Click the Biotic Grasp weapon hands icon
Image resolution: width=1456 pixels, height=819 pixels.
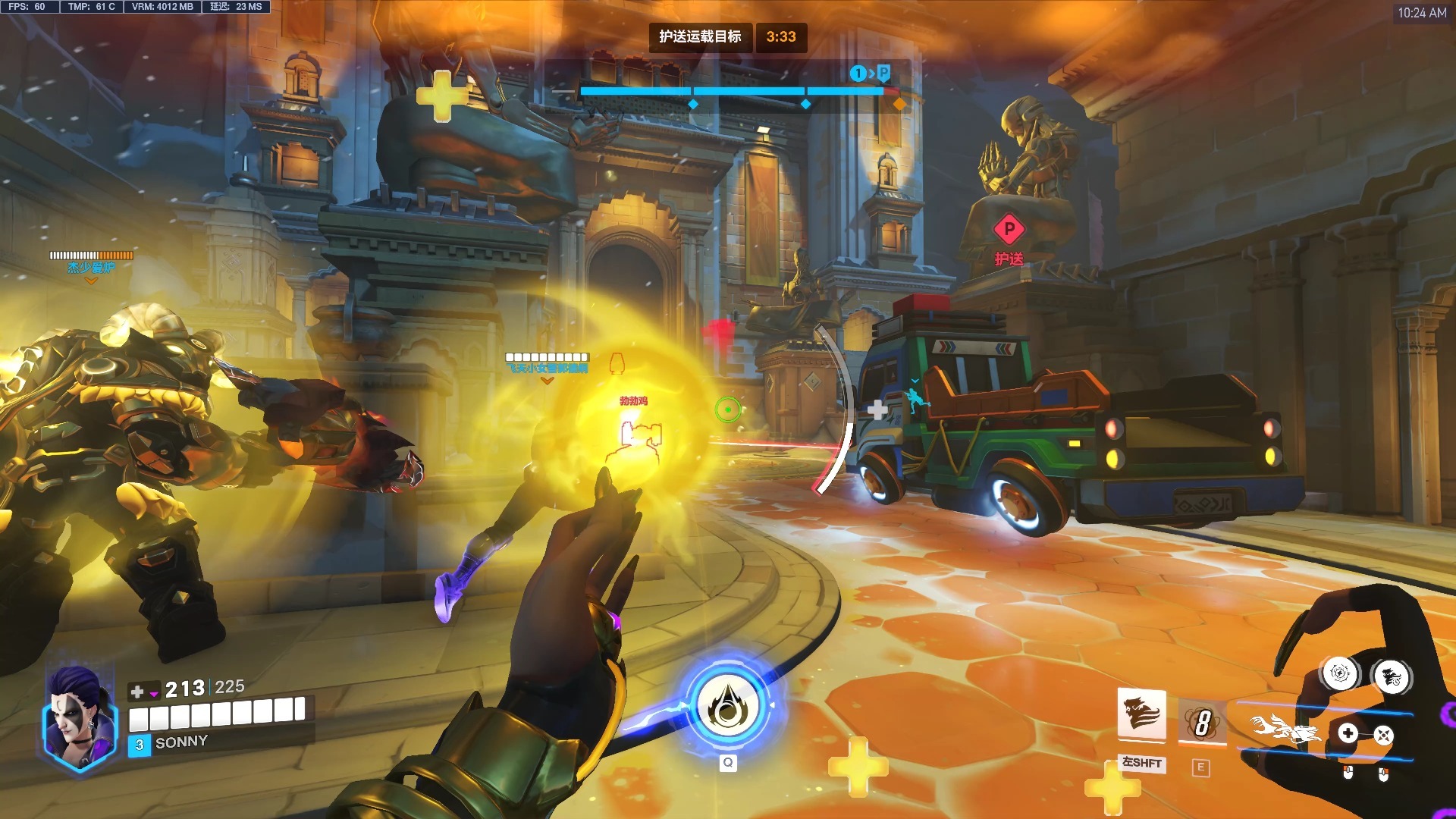[1285, 732]
